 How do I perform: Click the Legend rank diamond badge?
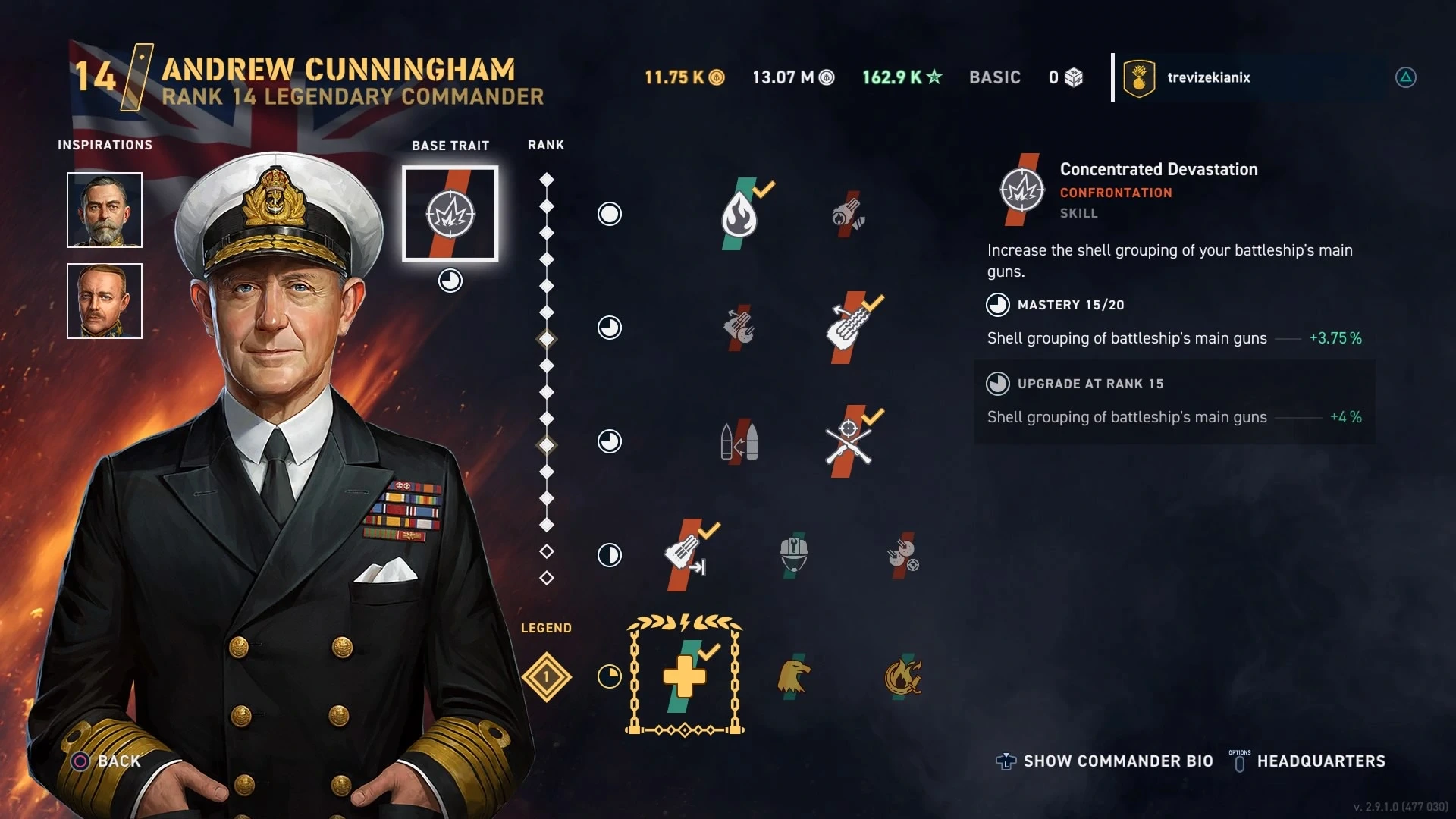tap(546, 676)
